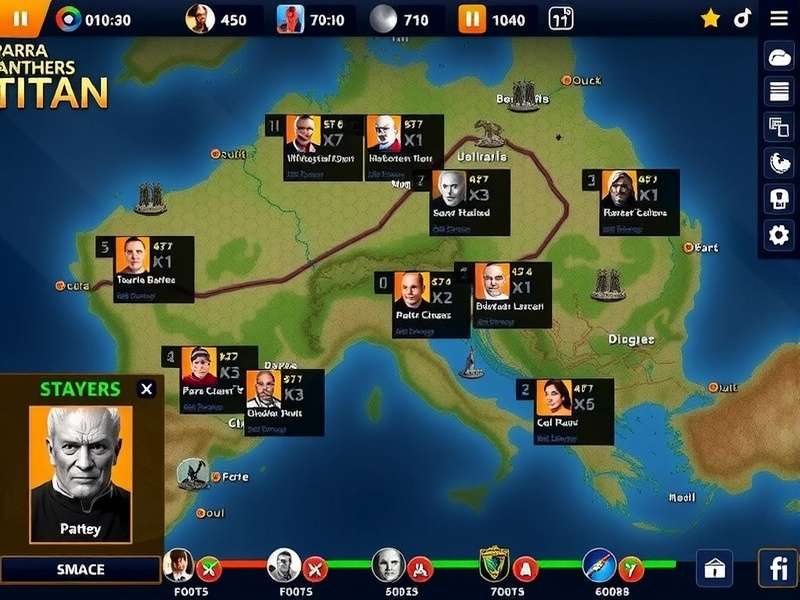The image size is (800, 600).
Task: Click the gold star favorites icon
Action: pos(710,18)
